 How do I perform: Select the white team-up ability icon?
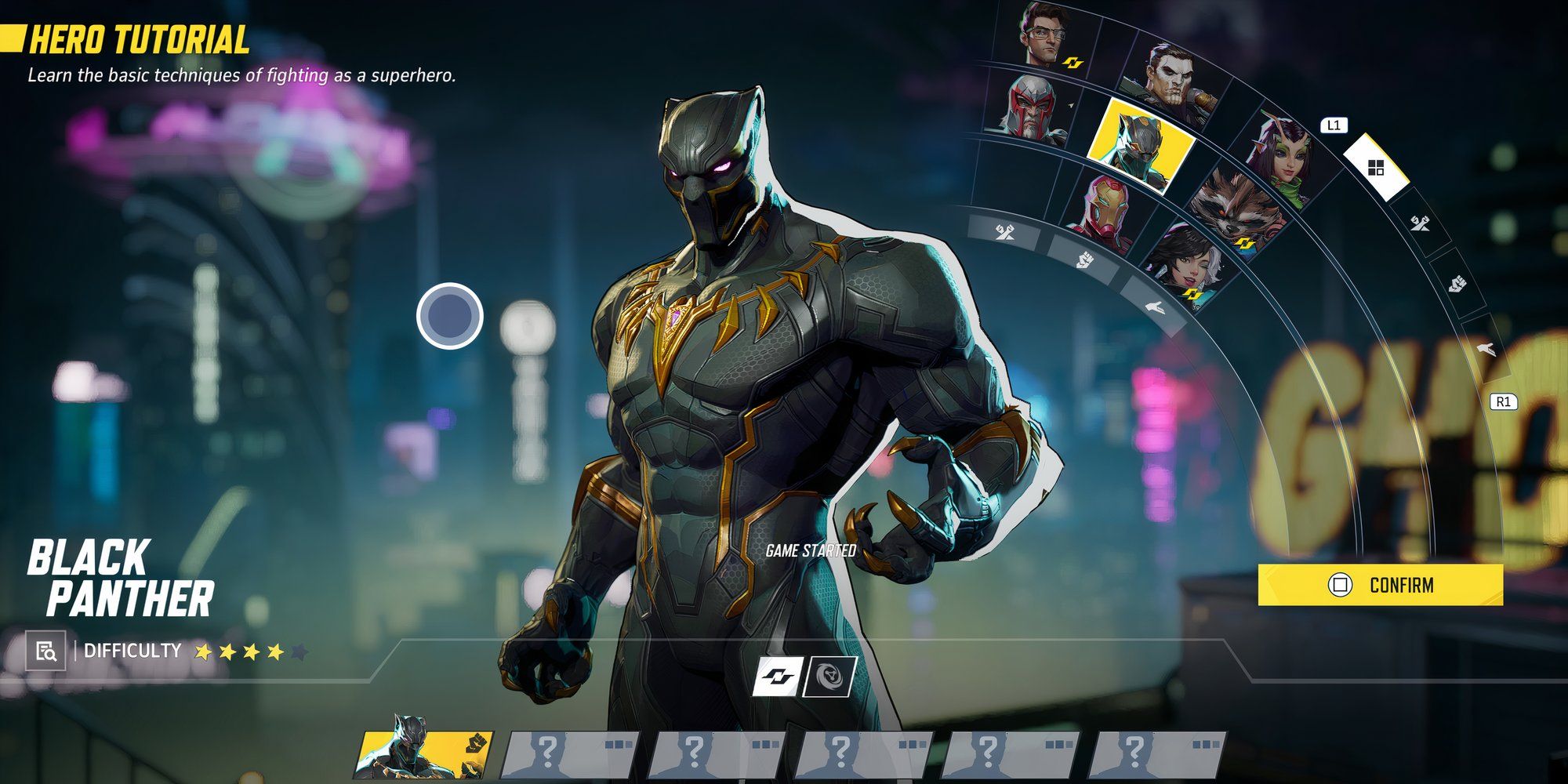[x=779, y=677]
